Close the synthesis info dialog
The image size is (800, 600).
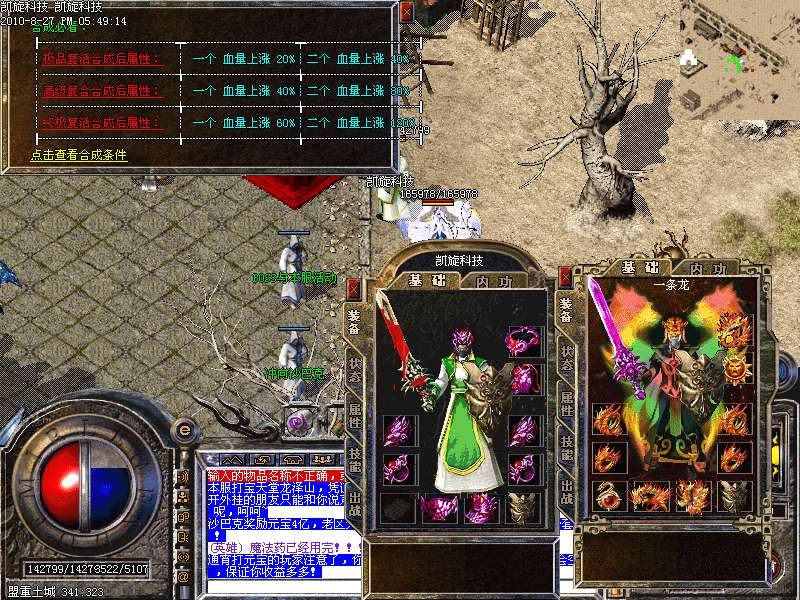[x=405, y=10]
